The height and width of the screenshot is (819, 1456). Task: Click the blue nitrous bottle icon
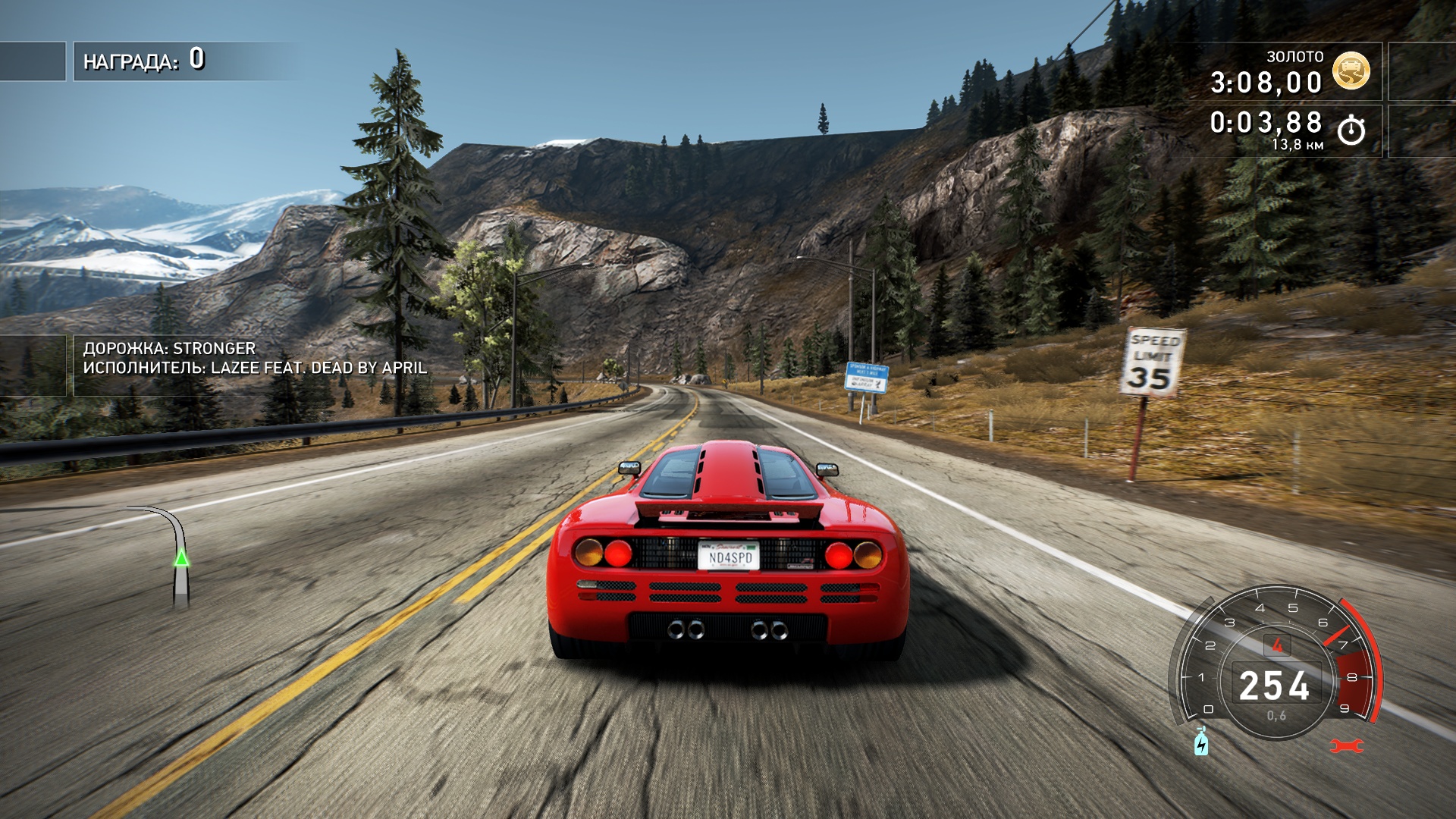coord(1201,742)
